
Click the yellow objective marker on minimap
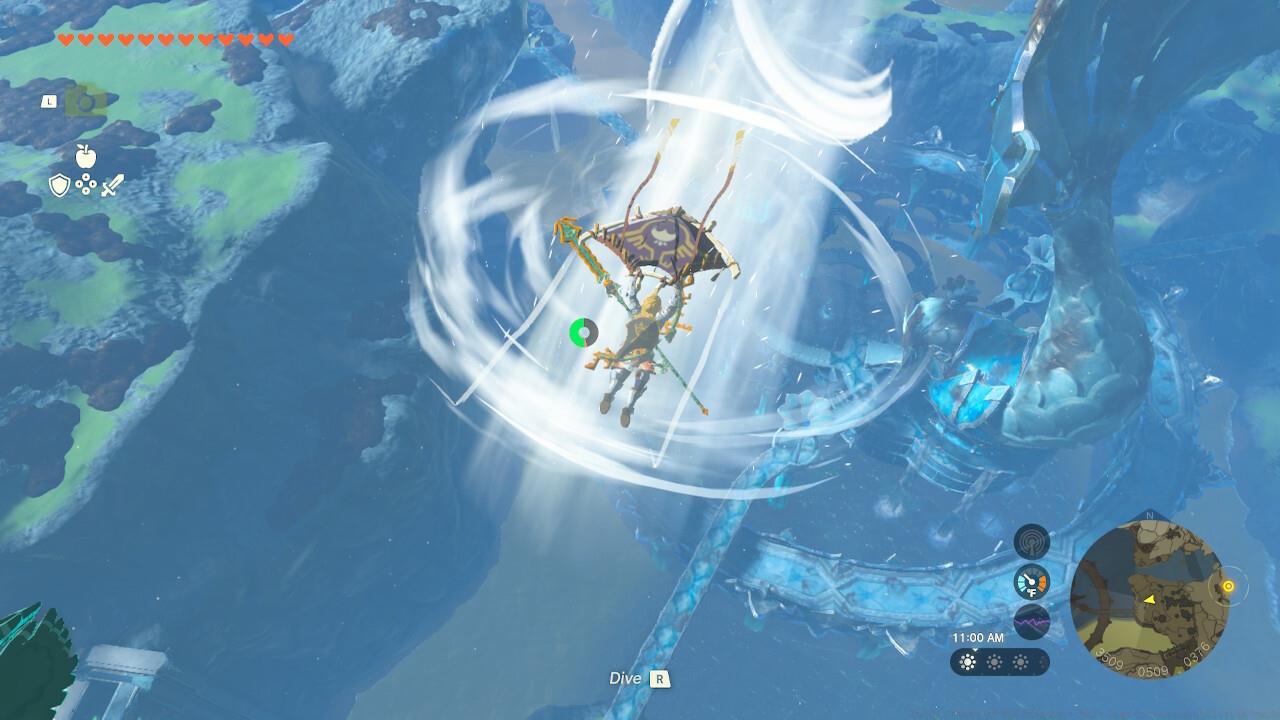click(1229, 586)
